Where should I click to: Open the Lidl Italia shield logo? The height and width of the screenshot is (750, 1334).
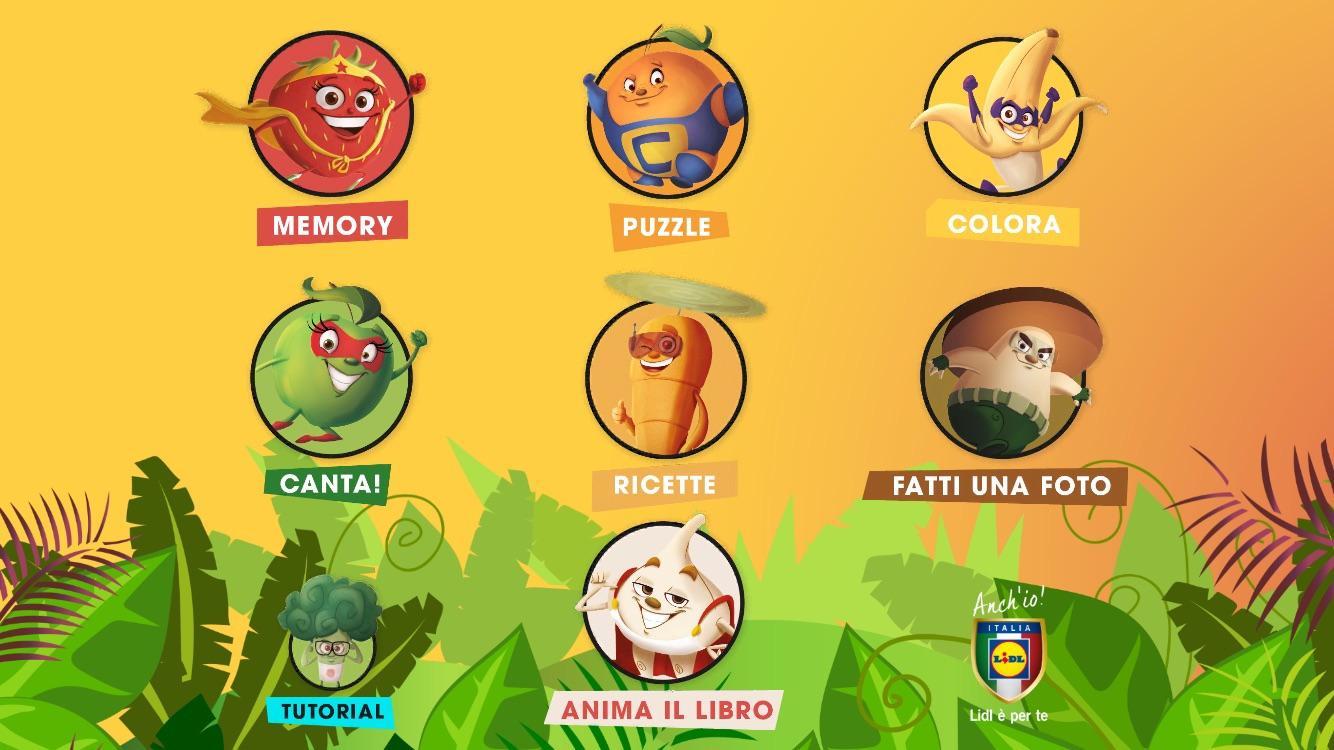pos(1009,657)
